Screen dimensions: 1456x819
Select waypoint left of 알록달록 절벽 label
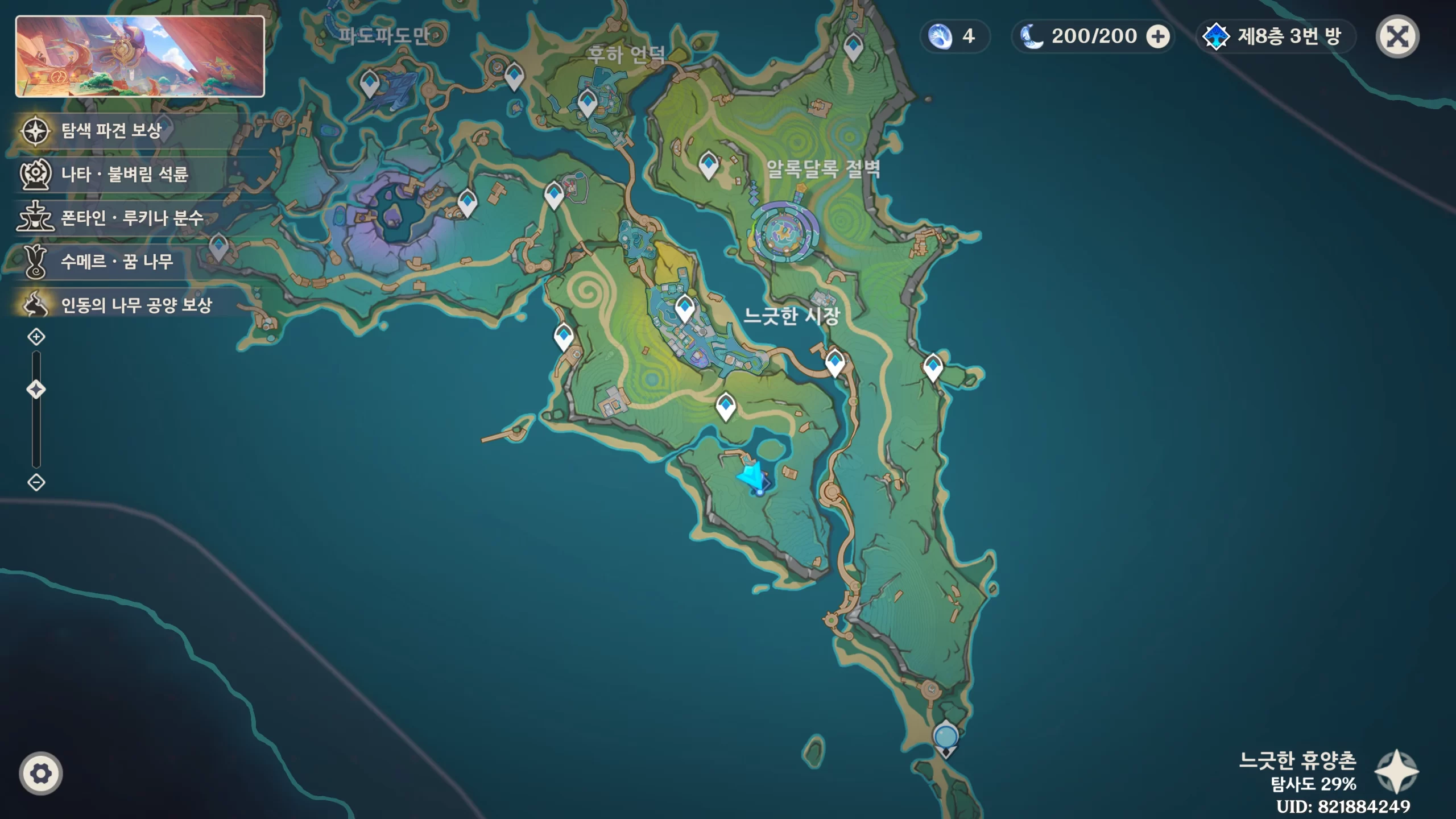click(x=709, y=164)
